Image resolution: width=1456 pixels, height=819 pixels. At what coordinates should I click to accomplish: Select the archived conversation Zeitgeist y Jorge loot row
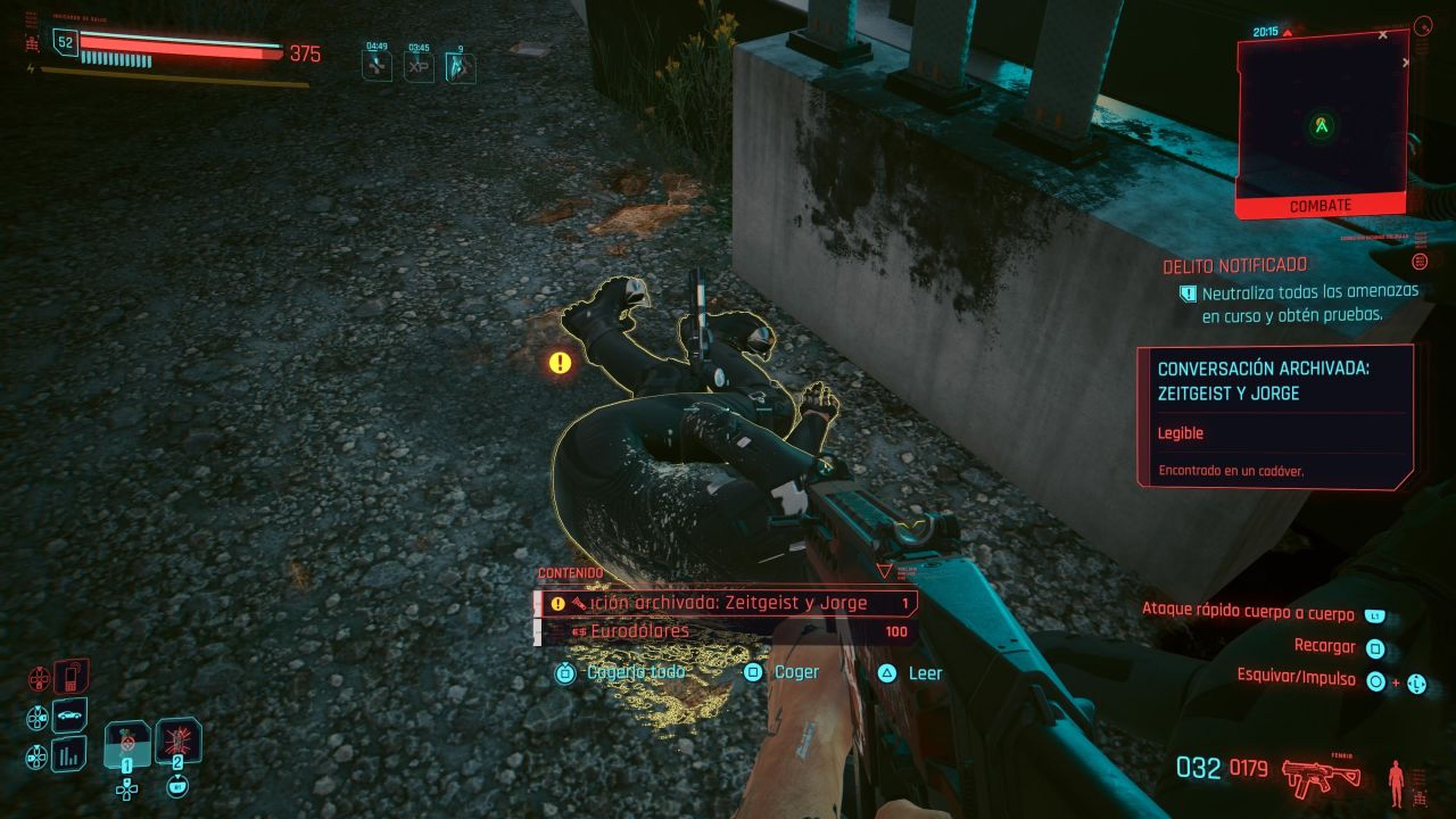[726, 603]
